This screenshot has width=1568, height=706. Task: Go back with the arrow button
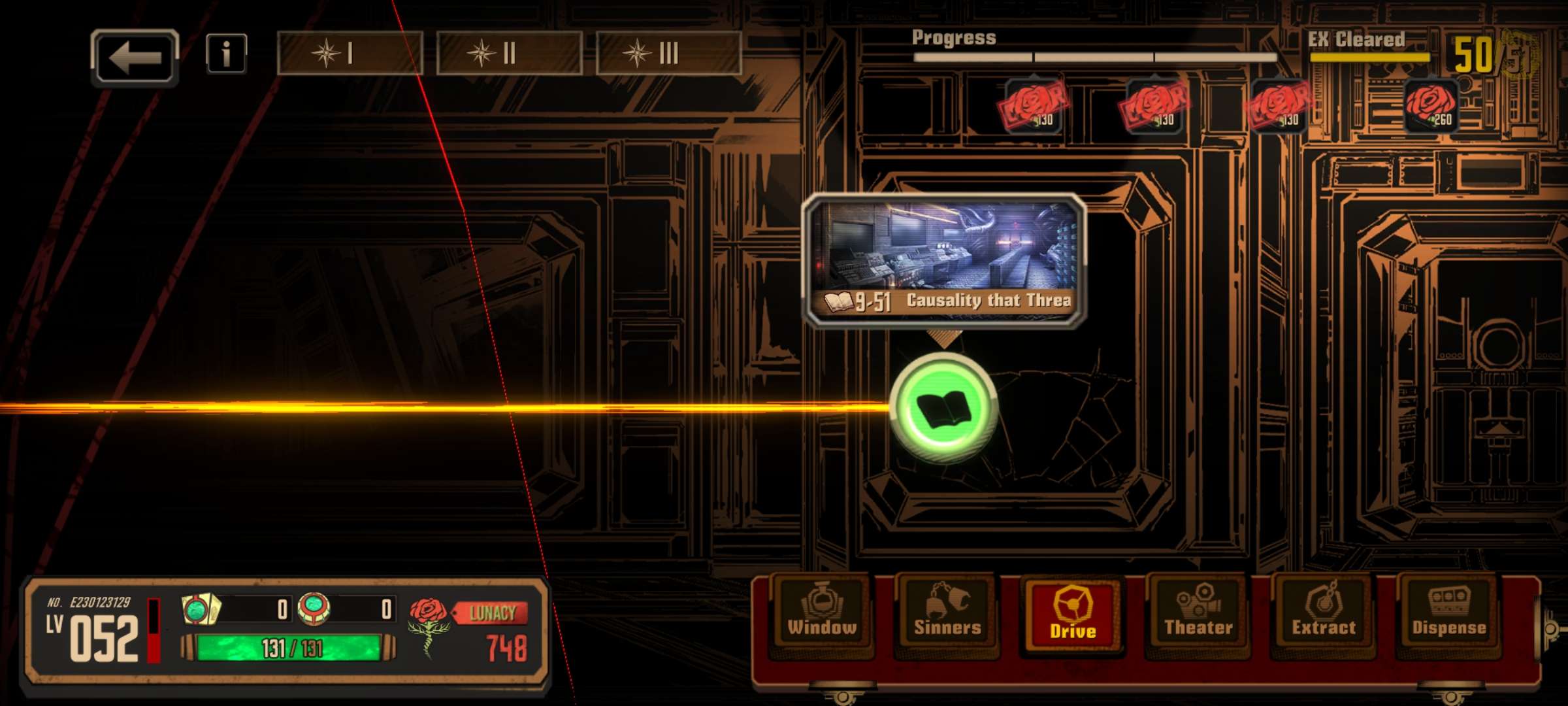pos(135,57)
